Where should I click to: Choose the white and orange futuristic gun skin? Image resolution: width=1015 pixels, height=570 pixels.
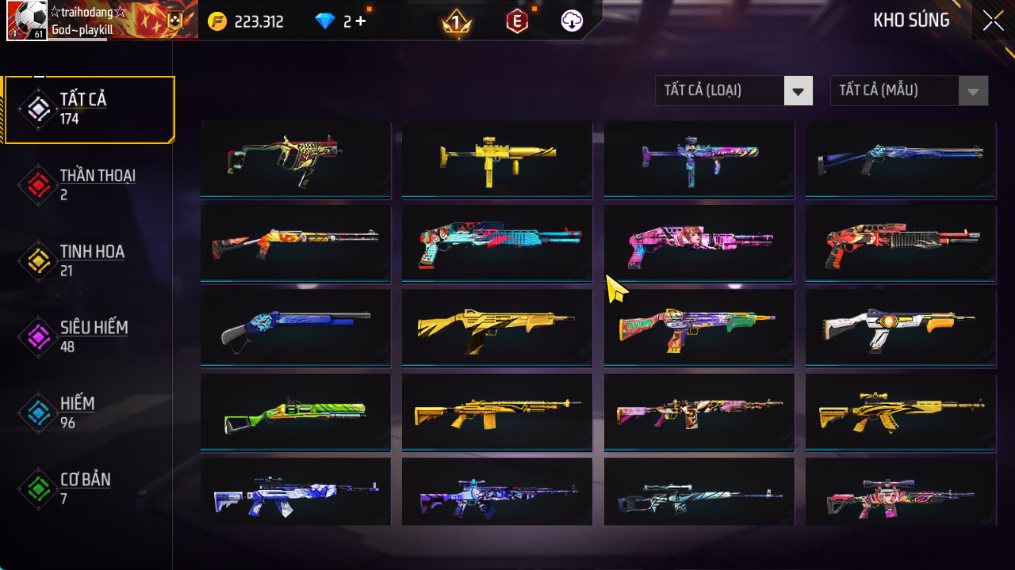pos(900,328)
